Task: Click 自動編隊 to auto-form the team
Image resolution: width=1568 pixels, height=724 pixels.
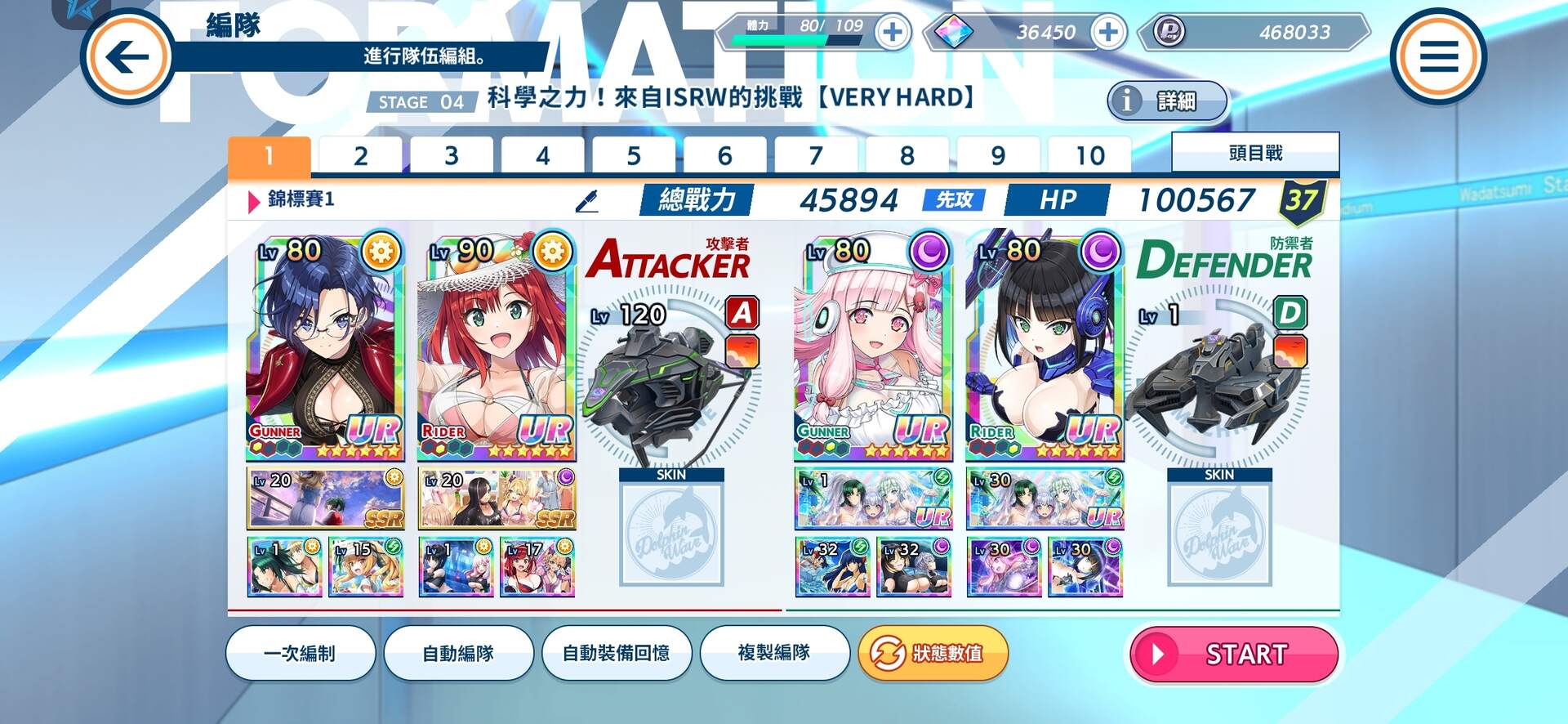Action: [x=459, y=653]
